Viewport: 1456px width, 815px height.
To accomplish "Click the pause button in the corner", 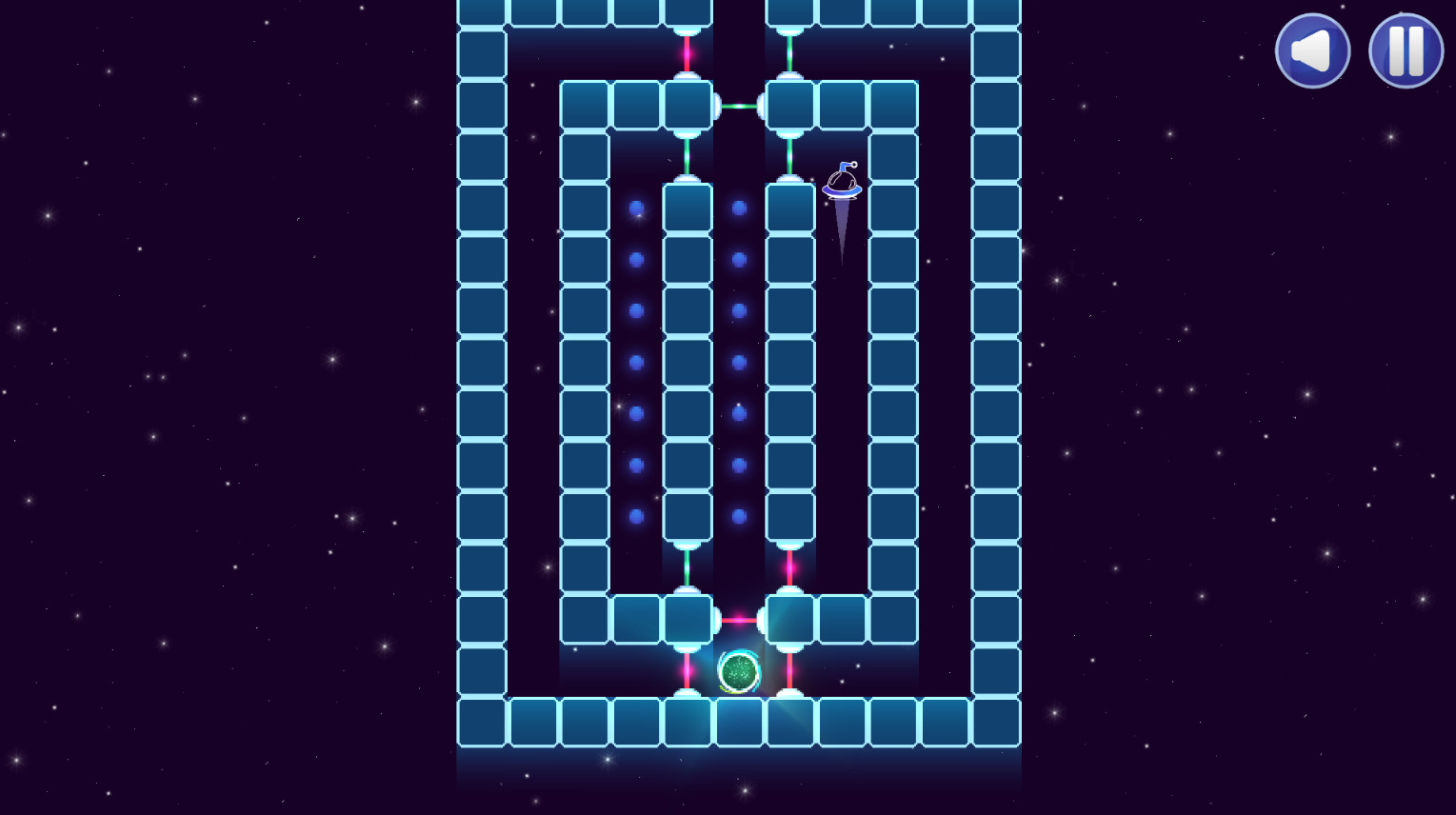I will [1406, 50].
